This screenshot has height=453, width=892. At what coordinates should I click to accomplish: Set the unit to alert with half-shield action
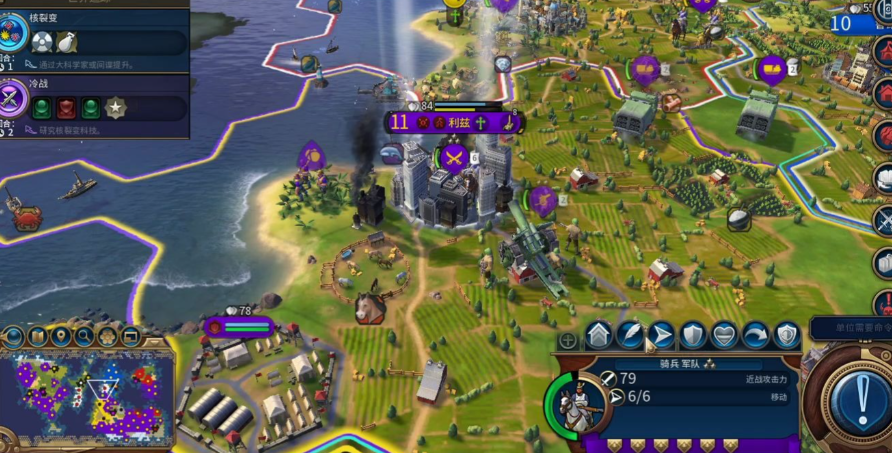[787, 335]
